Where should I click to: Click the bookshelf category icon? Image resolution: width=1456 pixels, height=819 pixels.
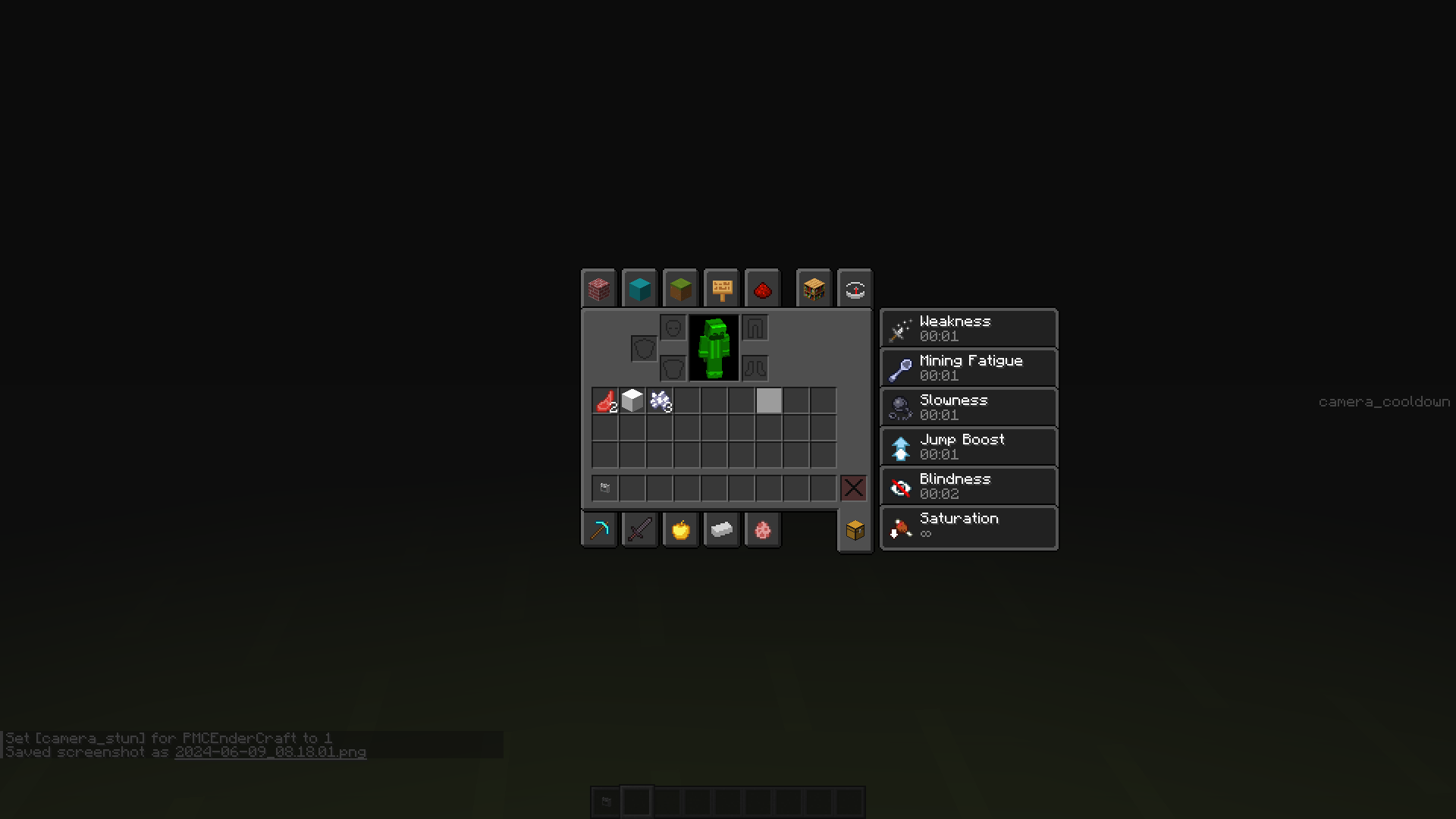[814, 288]
